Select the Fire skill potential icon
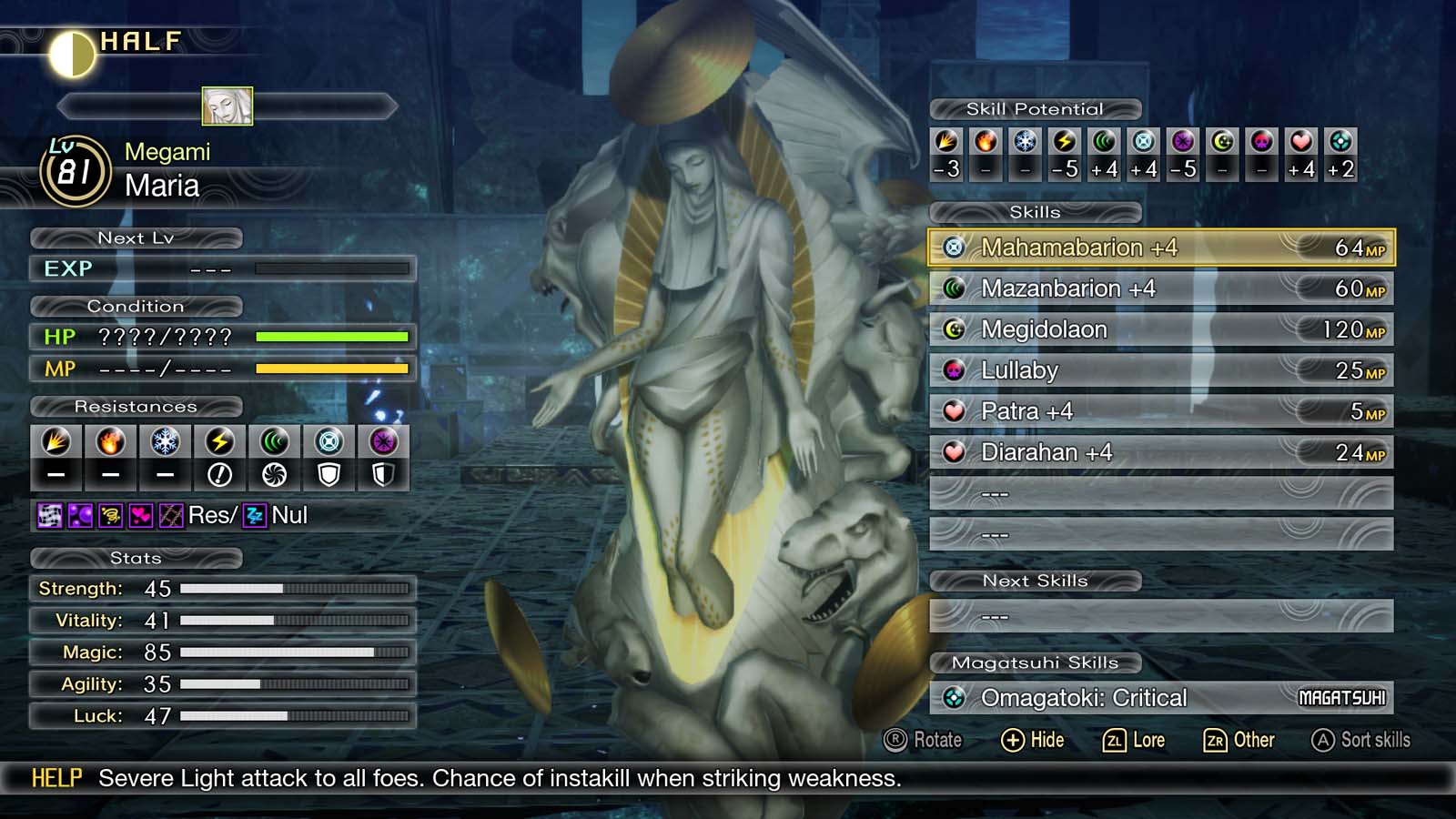 985,142
